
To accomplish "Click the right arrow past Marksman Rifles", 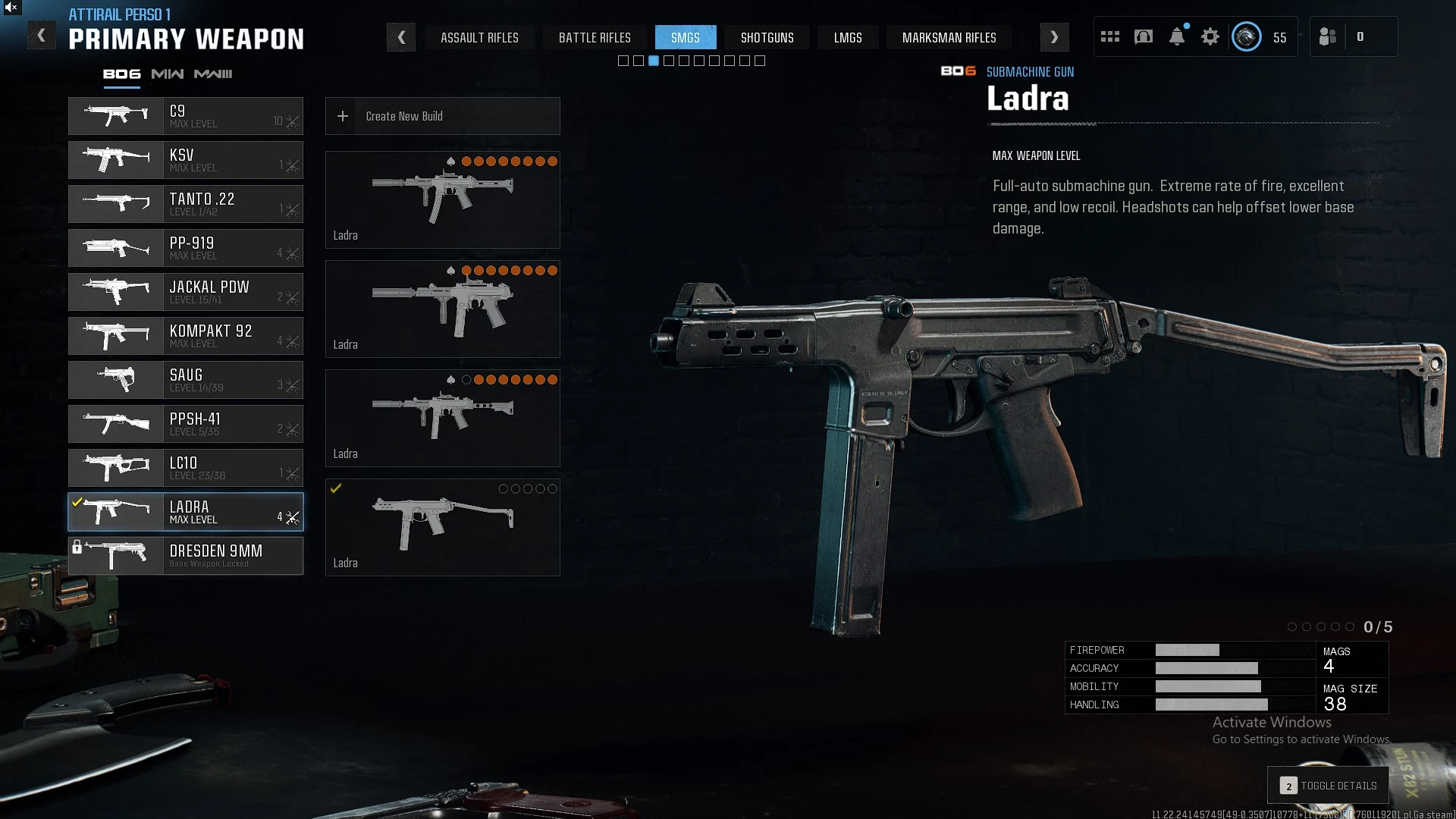I will click(x=1054, y=37).
